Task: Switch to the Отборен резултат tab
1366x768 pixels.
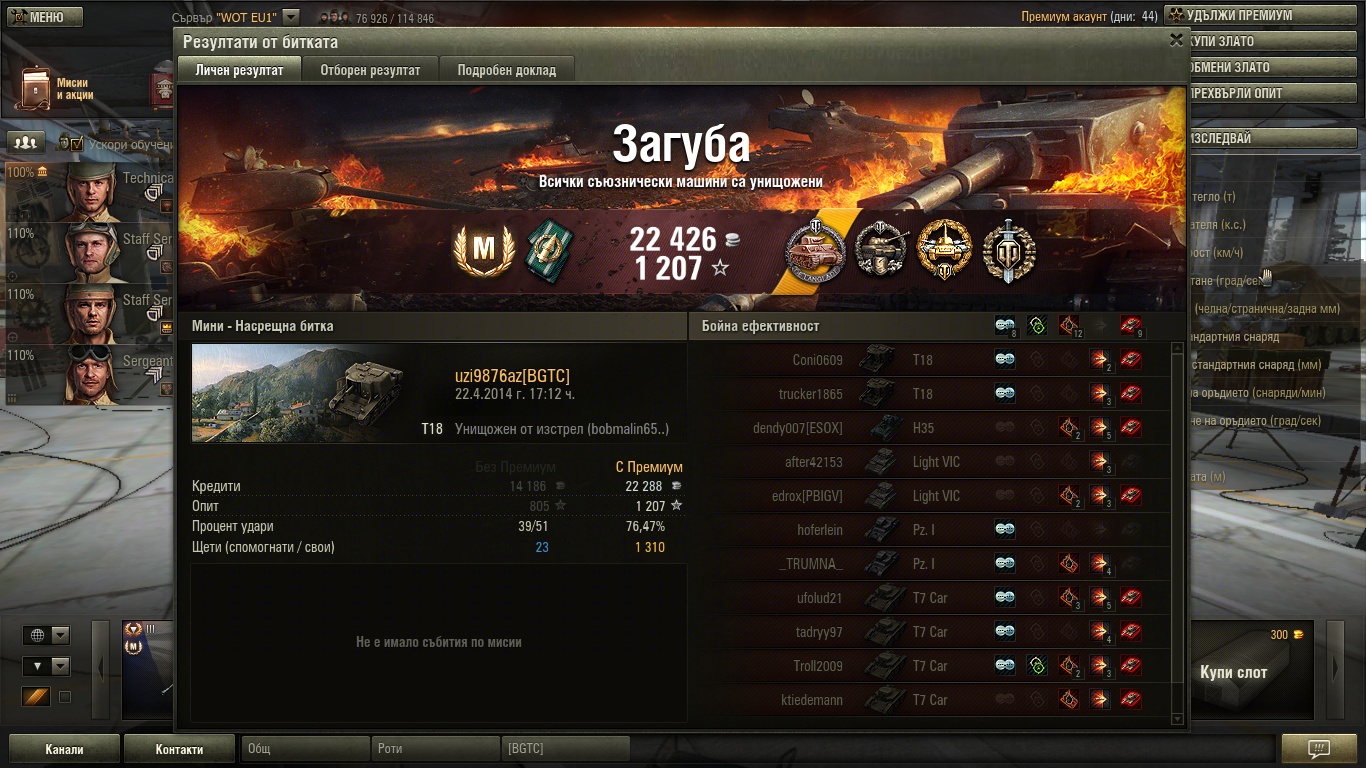Action: (370, 70)
